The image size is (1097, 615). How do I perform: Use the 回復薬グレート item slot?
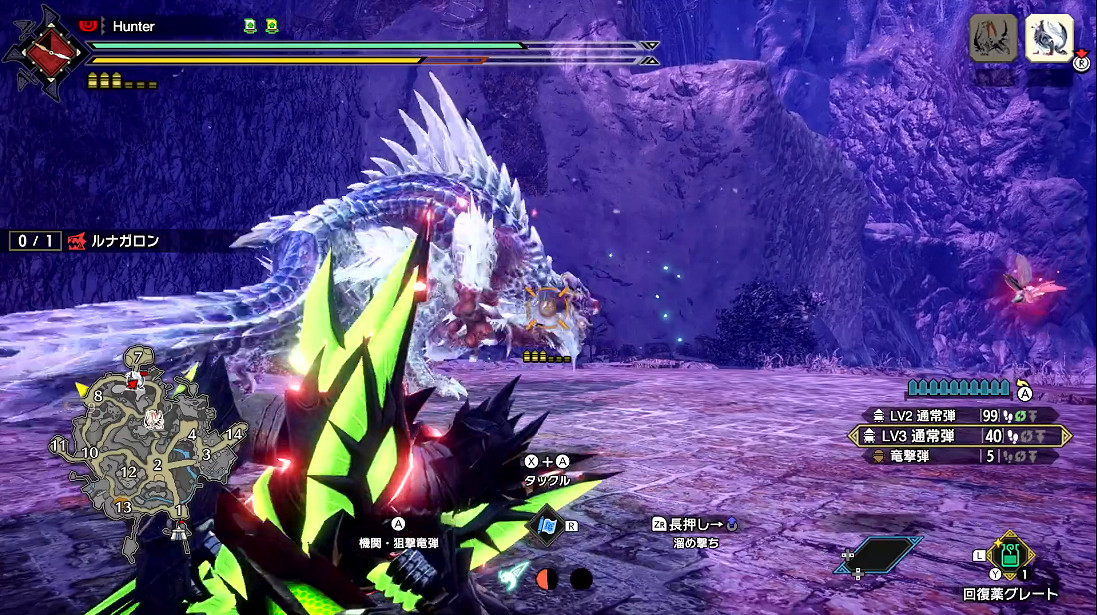(1008, 557)
